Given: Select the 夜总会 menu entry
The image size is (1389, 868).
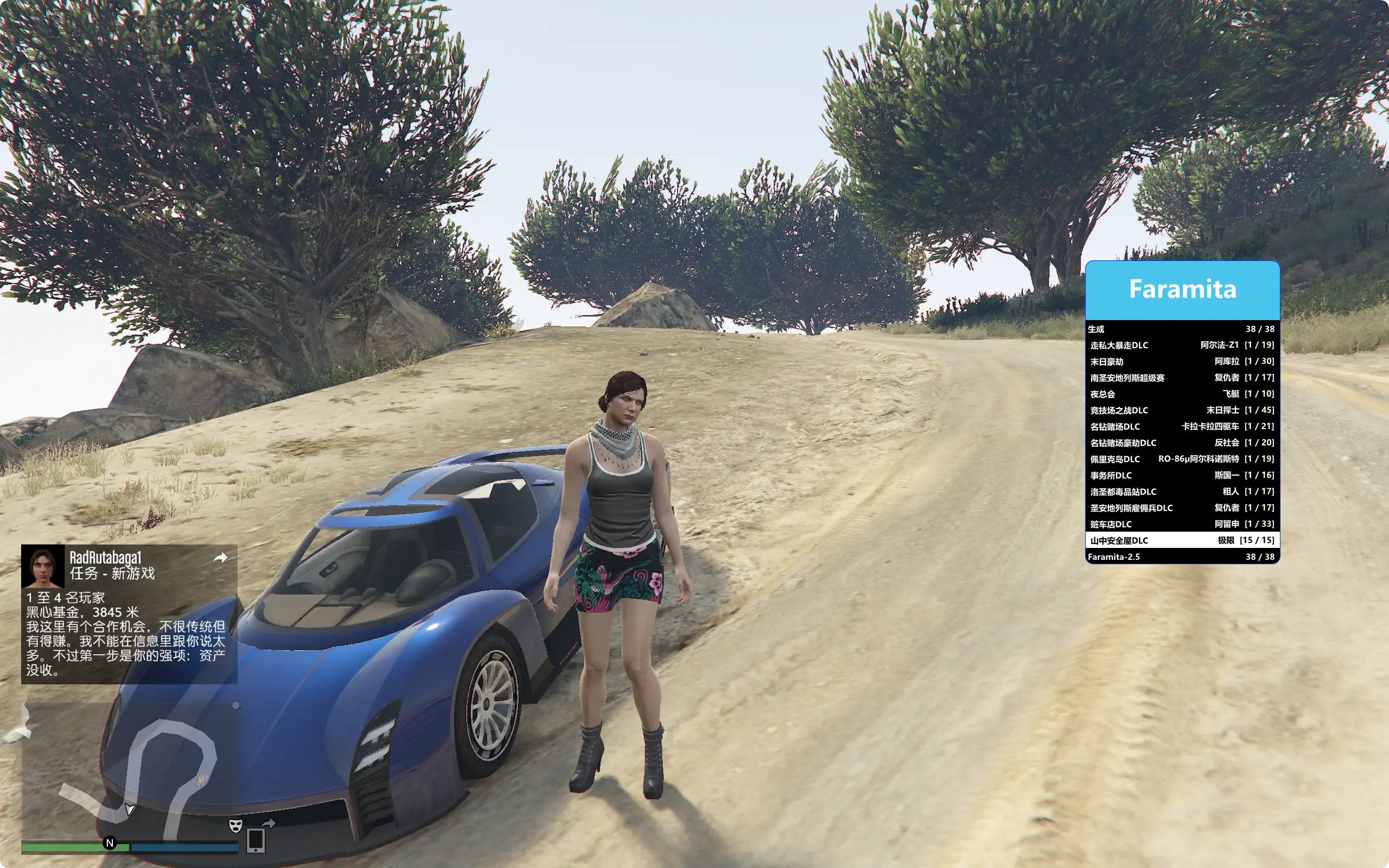Looking at the screenshot, I should pos(1182,394).
